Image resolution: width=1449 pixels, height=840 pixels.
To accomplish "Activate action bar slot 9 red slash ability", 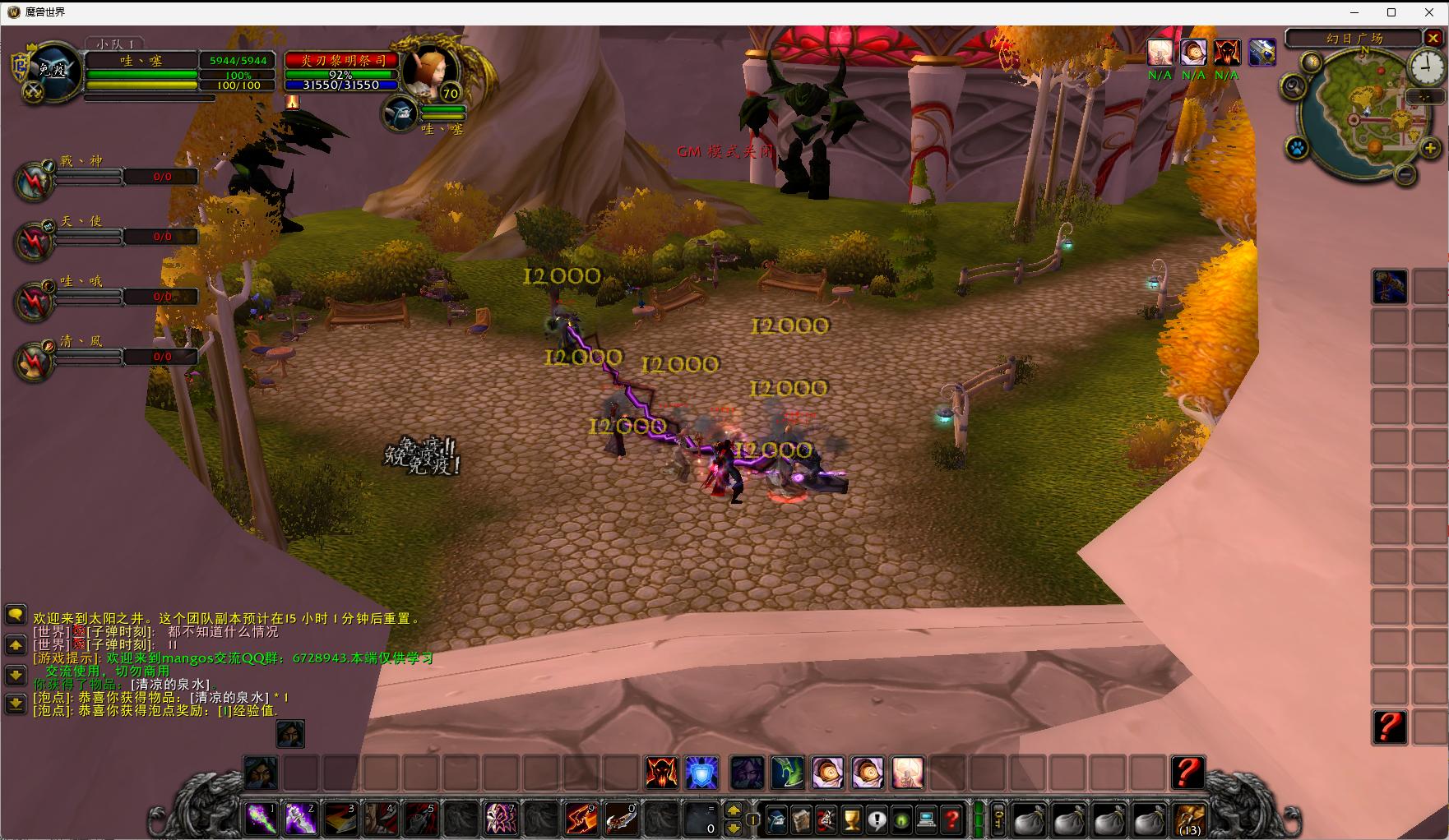I will pyautogui.click(x=581, y=819).
